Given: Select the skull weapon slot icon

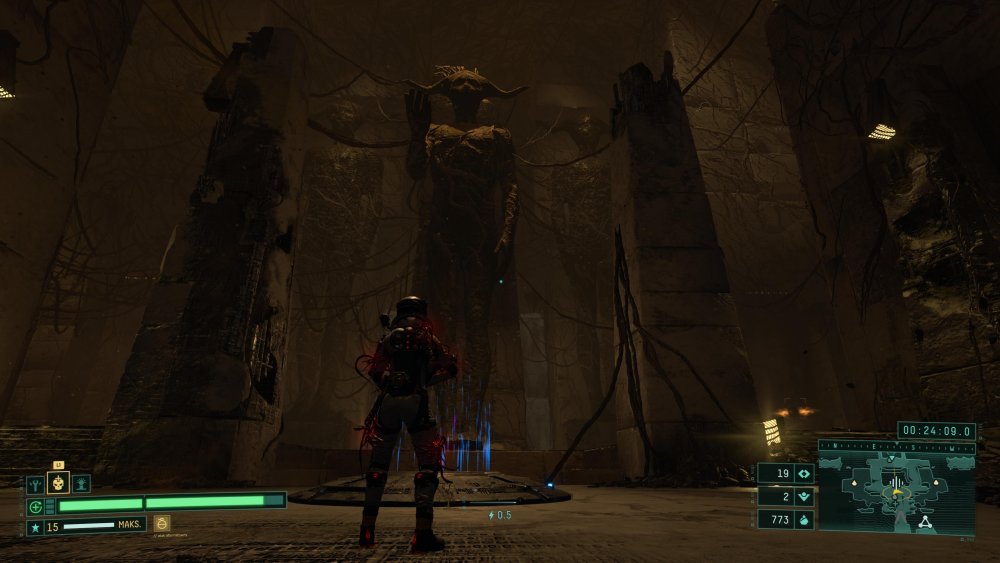Looking at the screenshot, I should point(59,484).
